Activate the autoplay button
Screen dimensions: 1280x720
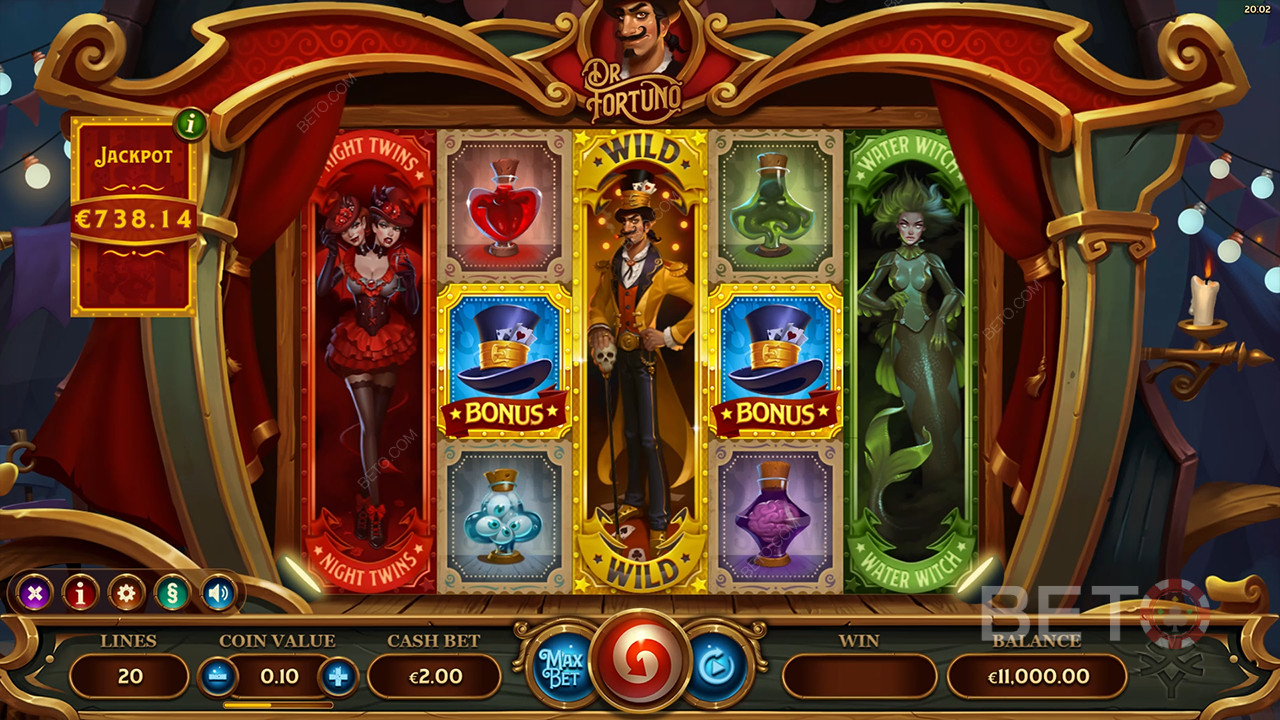pos(716,664)
